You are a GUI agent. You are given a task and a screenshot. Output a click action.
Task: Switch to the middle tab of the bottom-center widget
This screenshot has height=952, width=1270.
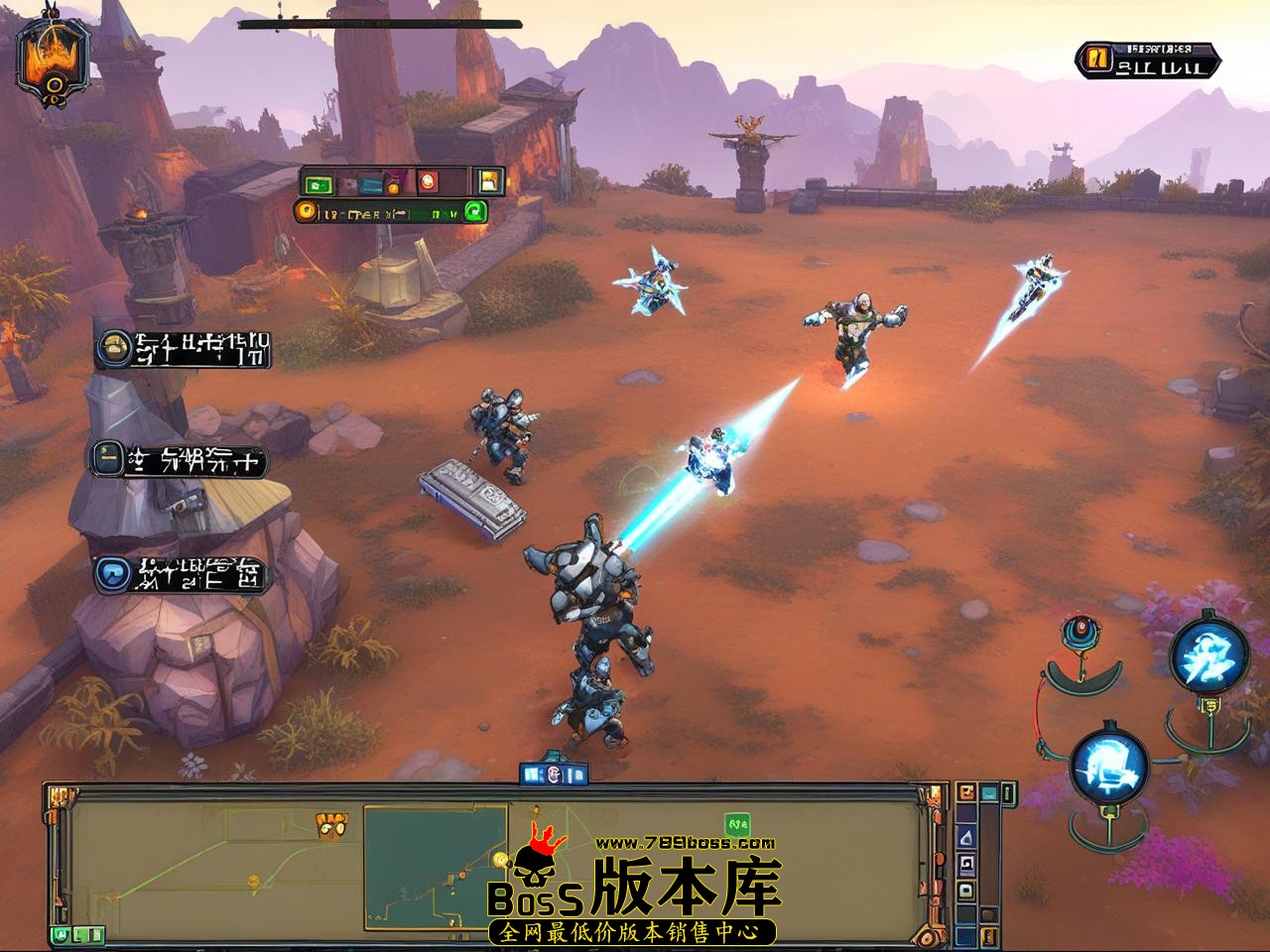[554, 773]
